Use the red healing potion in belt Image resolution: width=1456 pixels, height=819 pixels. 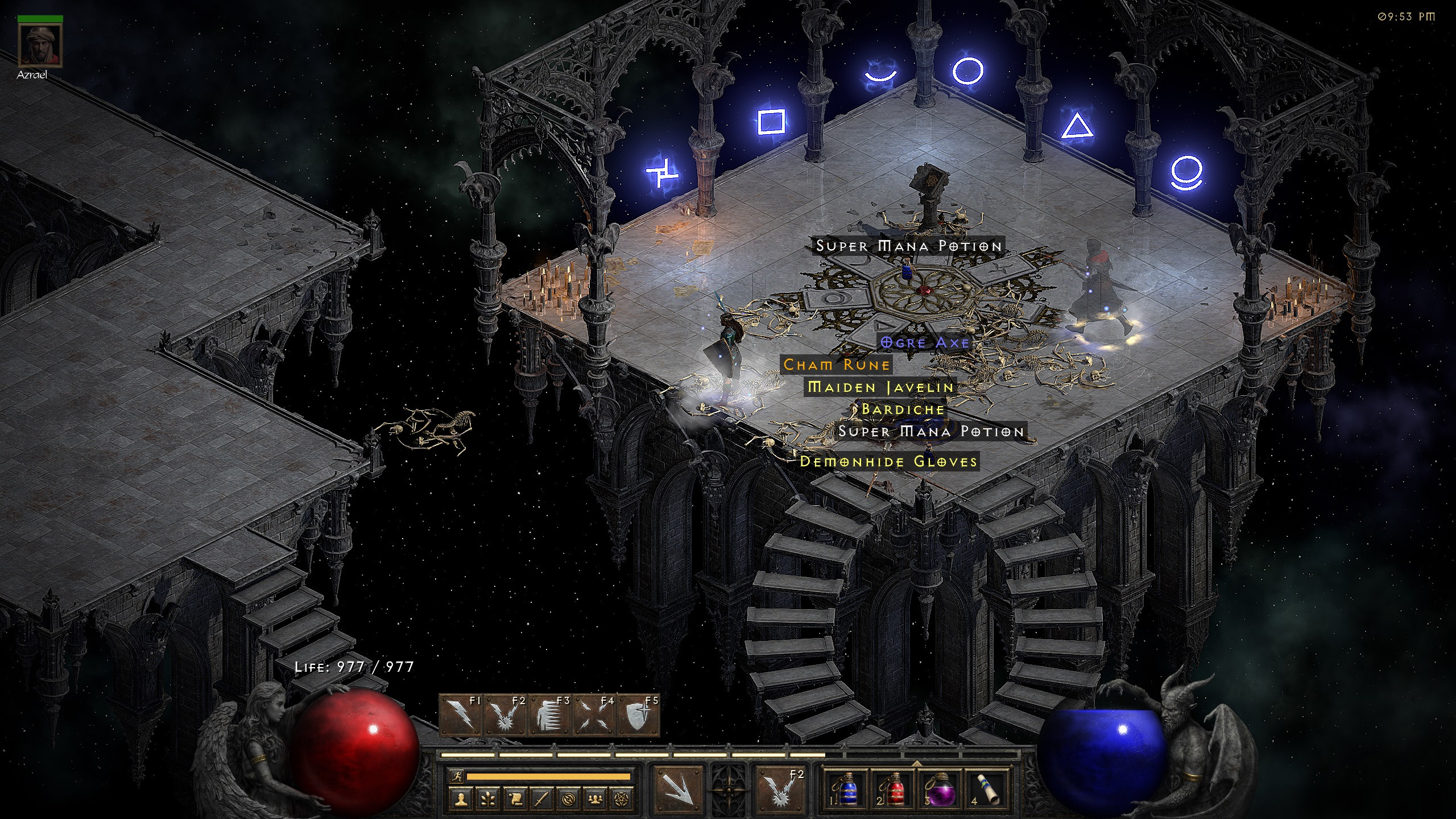pyautogui.click(x=894, y=788)
